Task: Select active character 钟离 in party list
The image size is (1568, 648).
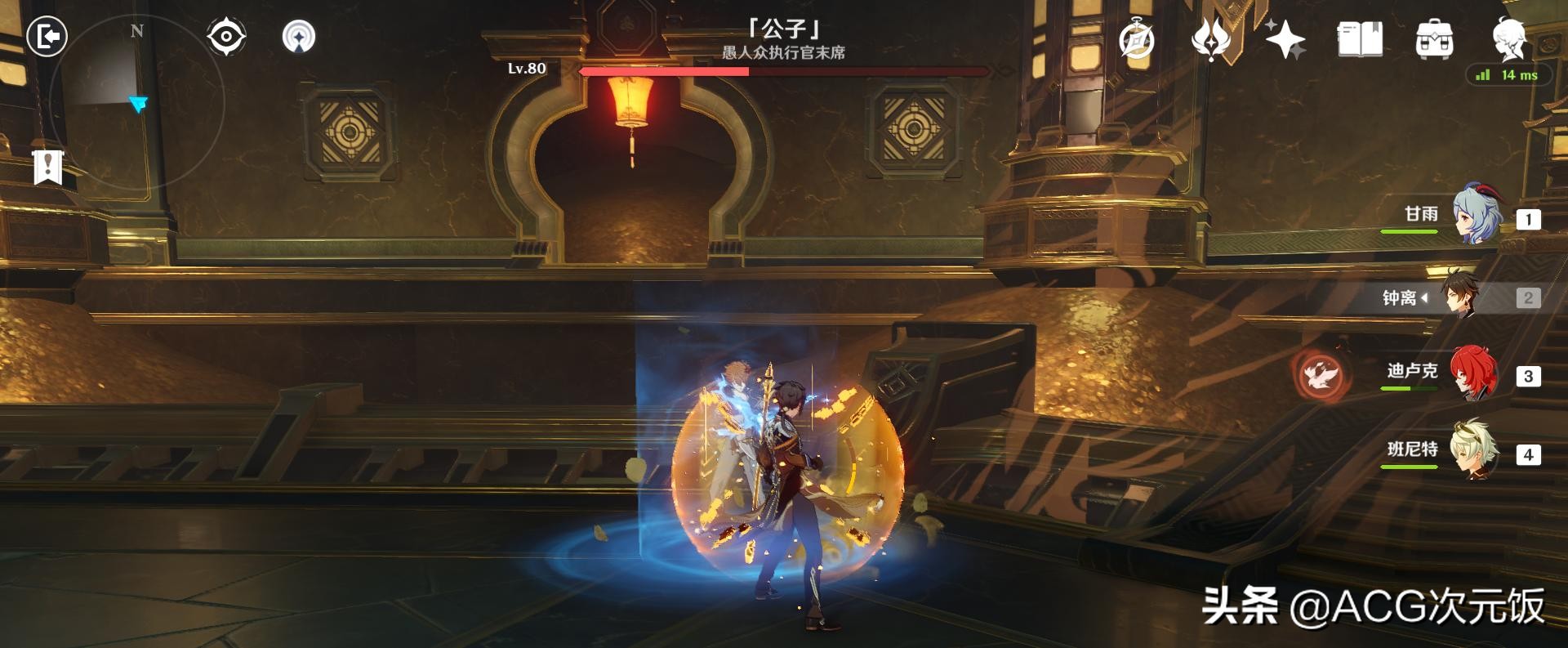Action: coord(1462,297)
